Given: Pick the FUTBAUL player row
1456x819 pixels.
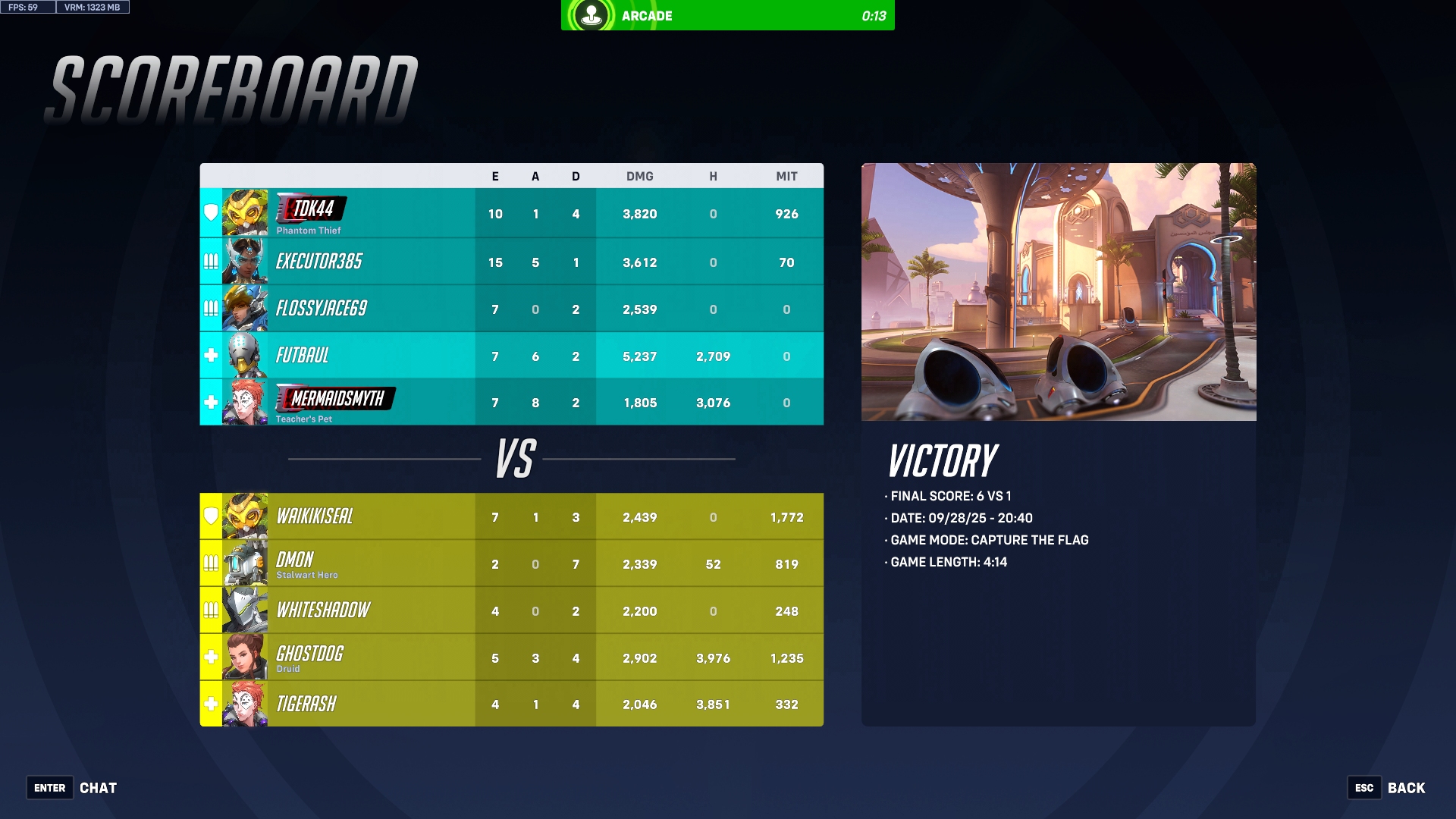Looking at the screenshot, I should point(511,356).
